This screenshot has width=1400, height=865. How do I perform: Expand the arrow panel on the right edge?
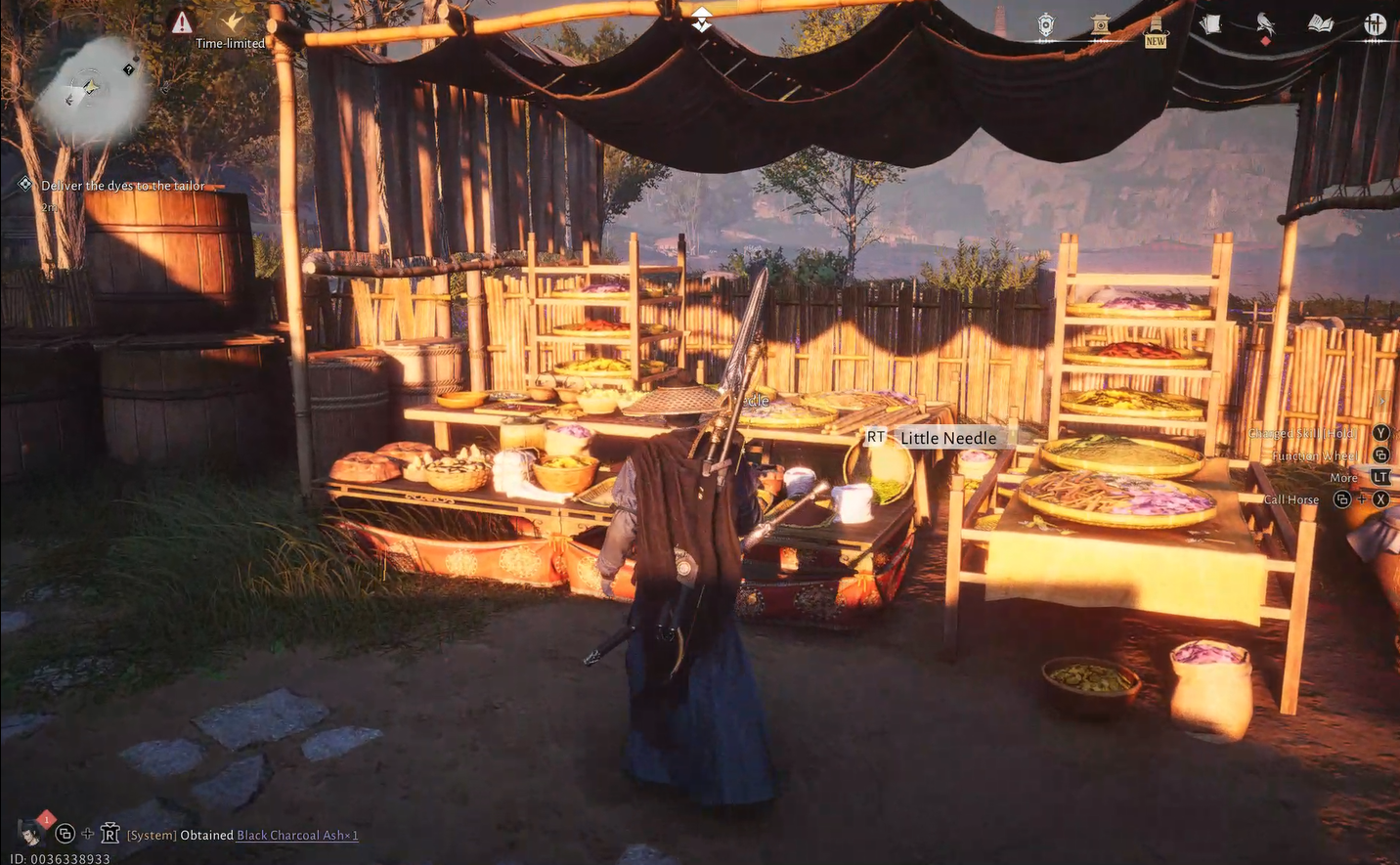(1382, 401)
